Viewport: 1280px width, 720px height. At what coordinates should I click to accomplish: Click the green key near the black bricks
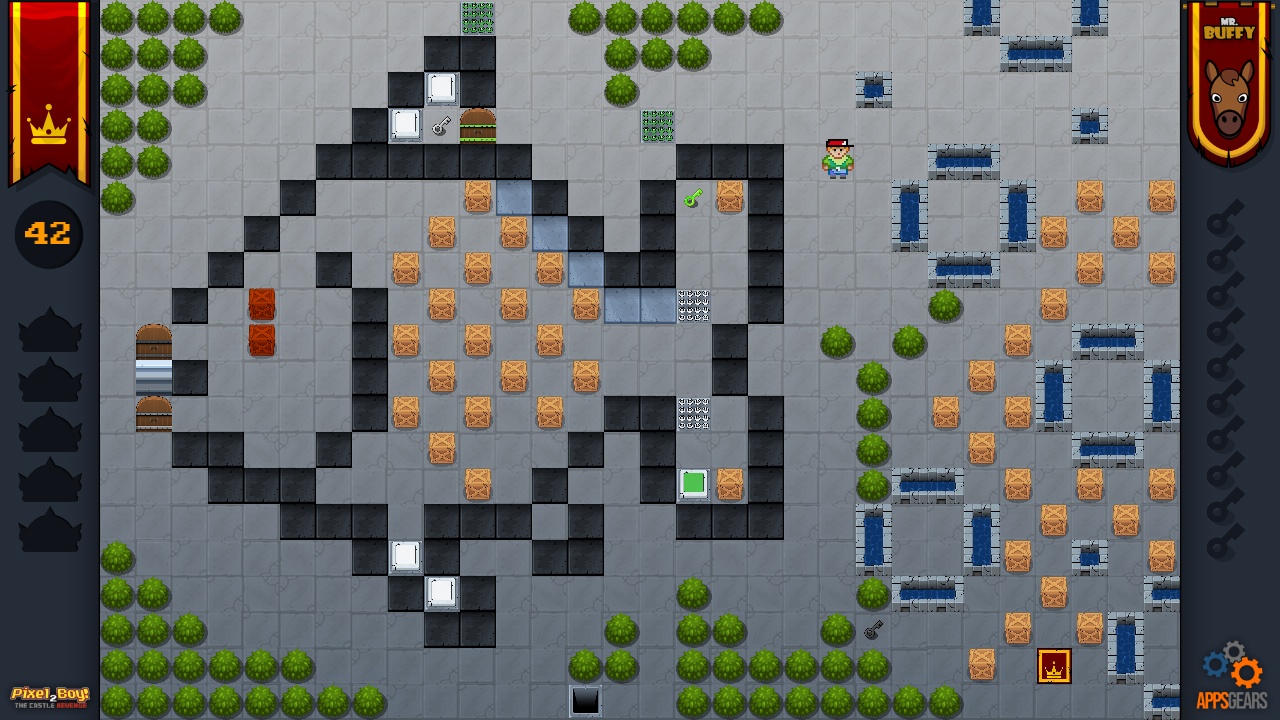click(x=694, y=197)
